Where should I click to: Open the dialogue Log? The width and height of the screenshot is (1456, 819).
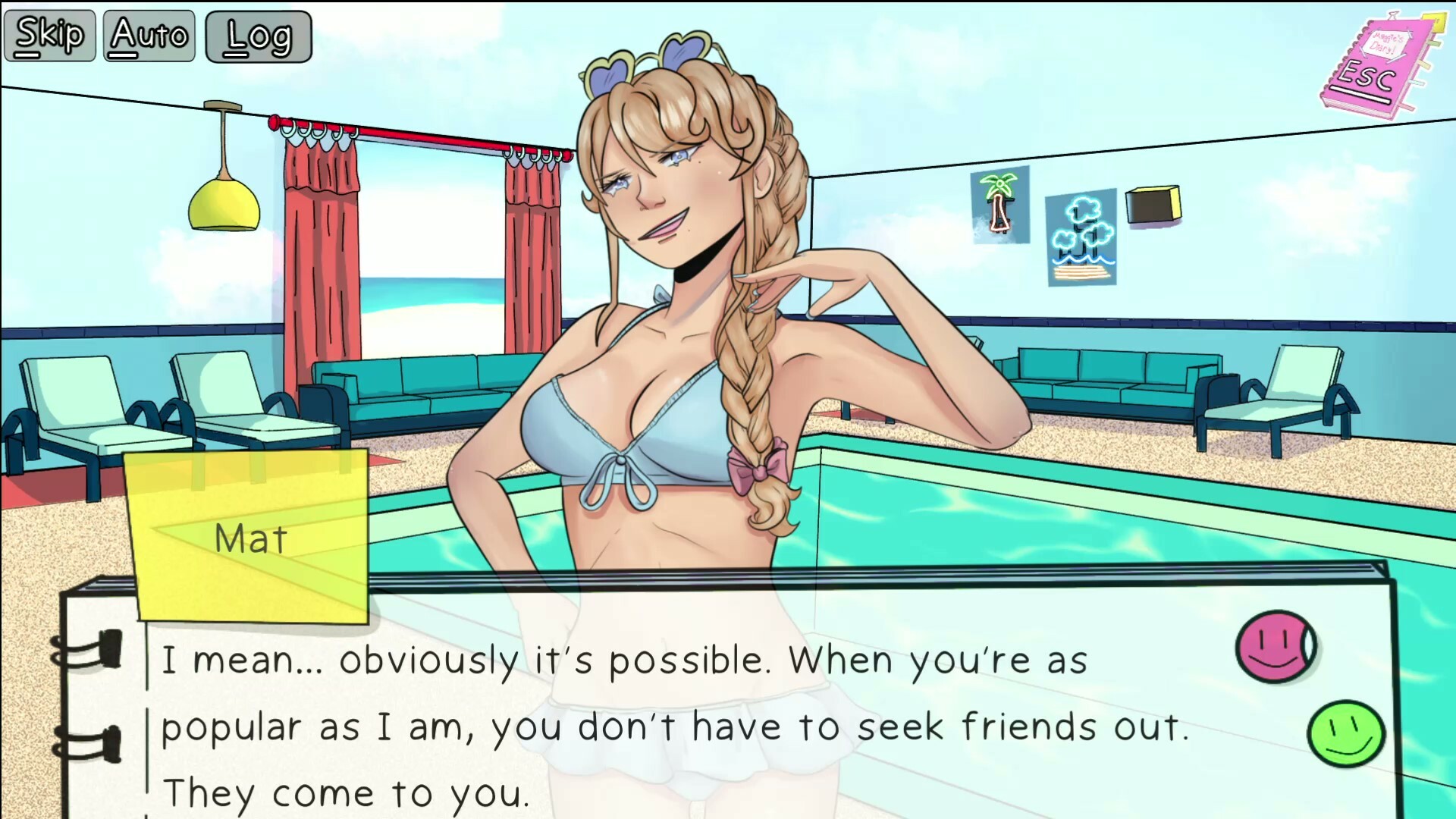[x=259, y=36]
